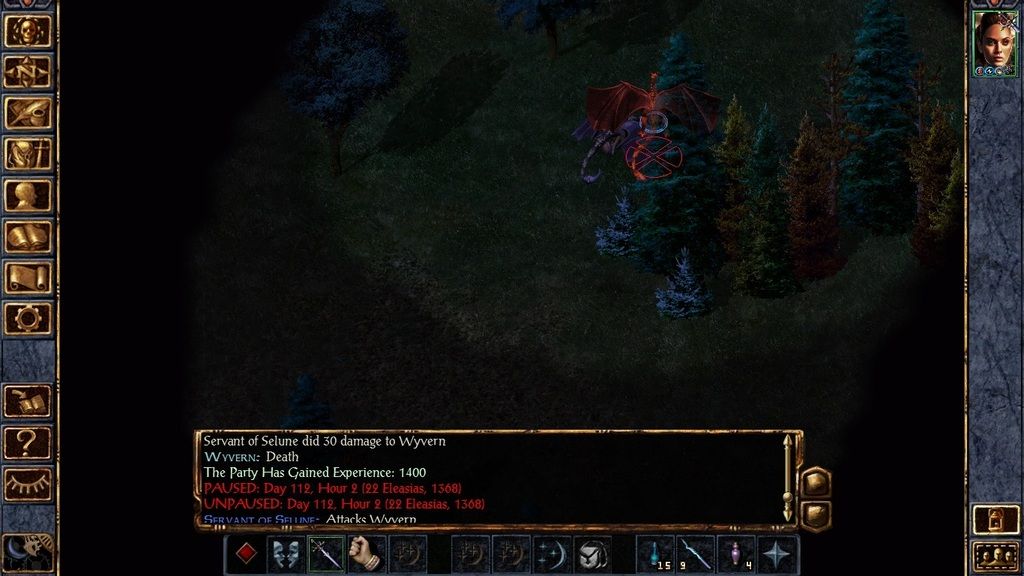Activate the crescent moon and stars ability
The width and height of the screenshot is (1024, 576).
(x=552, y=554)
